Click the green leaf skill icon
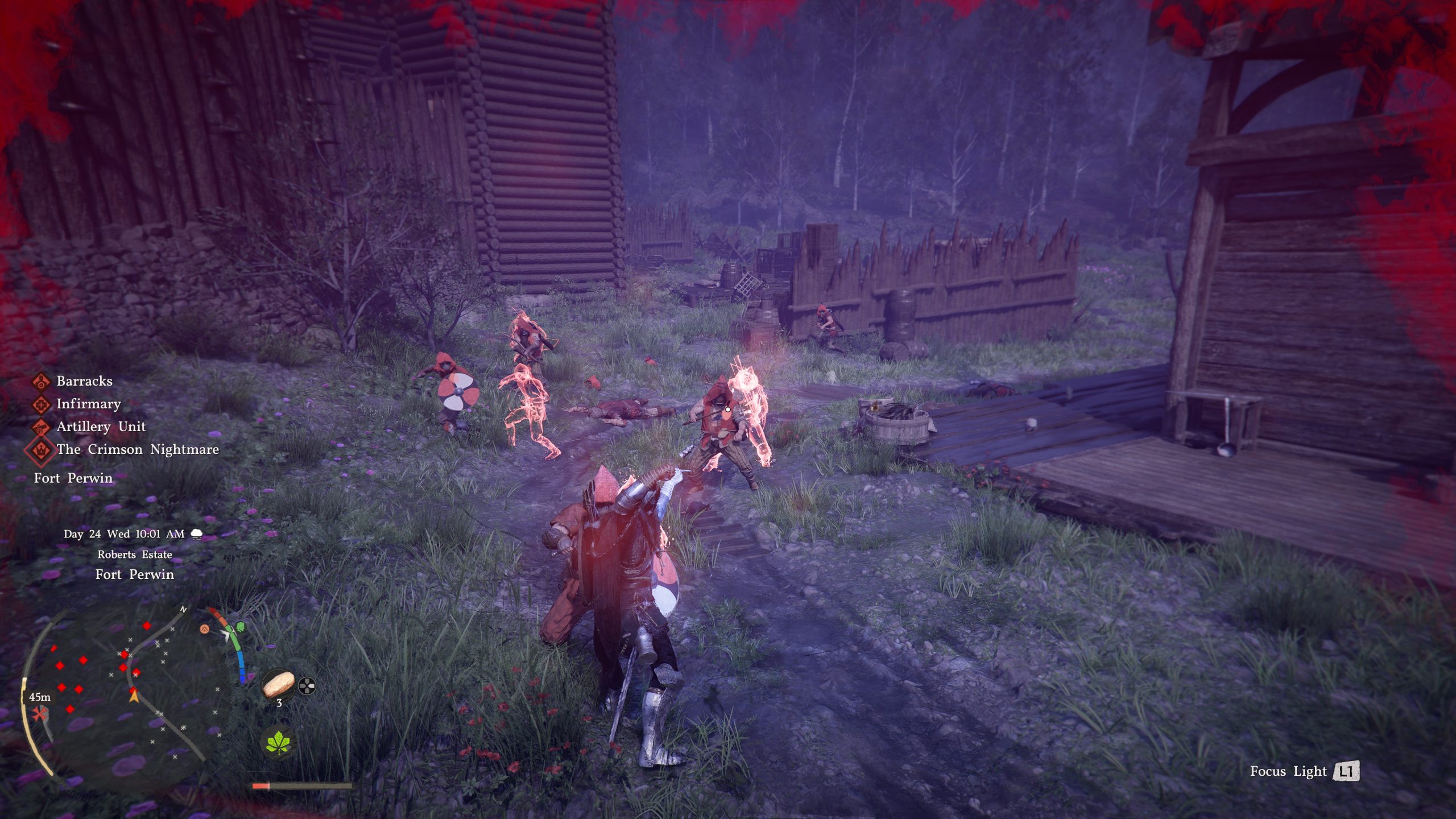The image size is (1456, 819). pos(279,742)
